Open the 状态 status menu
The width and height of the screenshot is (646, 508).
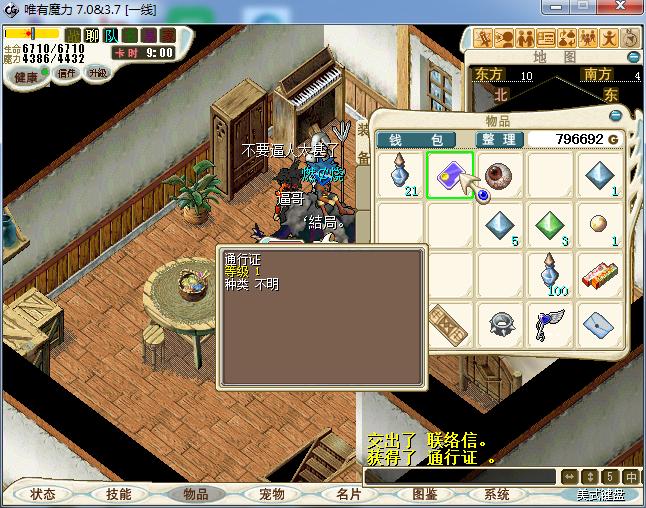[x=42, y=494]
